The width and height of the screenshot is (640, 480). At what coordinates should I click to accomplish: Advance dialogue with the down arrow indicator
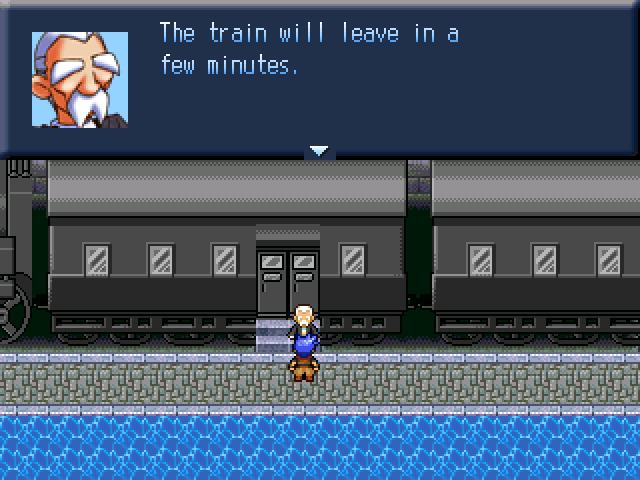(x=319, y=151)
